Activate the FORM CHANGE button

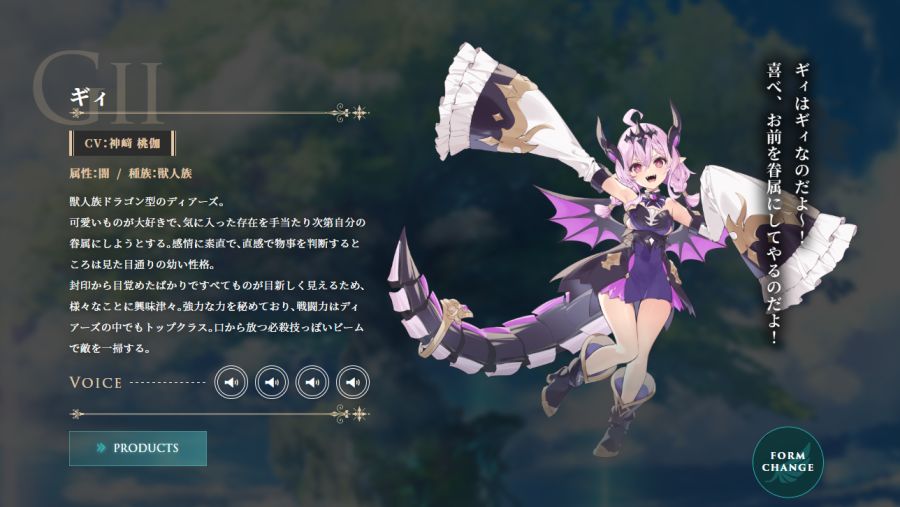click(788, 461)
